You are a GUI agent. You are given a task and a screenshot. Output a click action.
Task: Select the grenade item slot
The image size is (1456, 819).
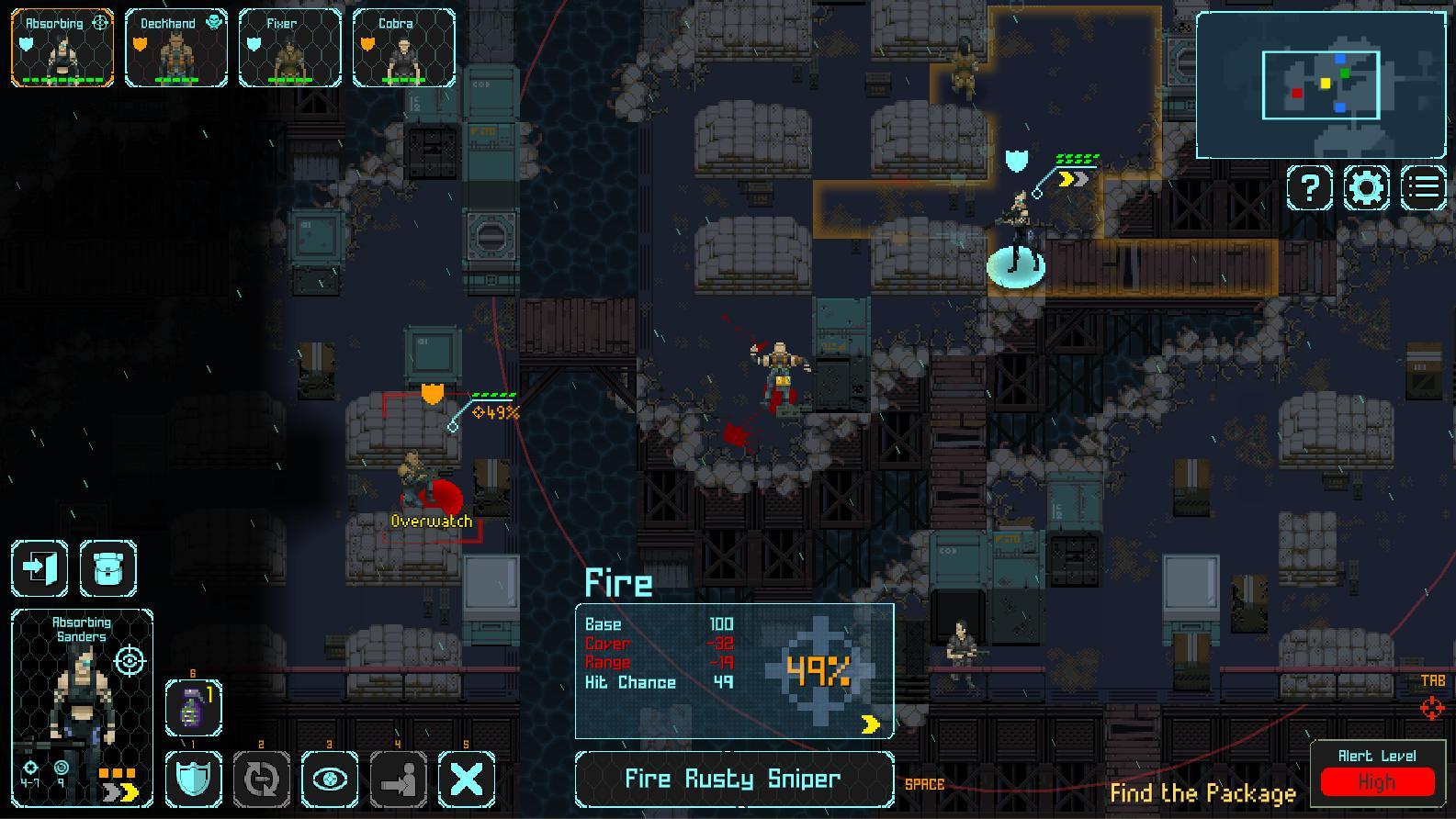click(x=193, y=707)
